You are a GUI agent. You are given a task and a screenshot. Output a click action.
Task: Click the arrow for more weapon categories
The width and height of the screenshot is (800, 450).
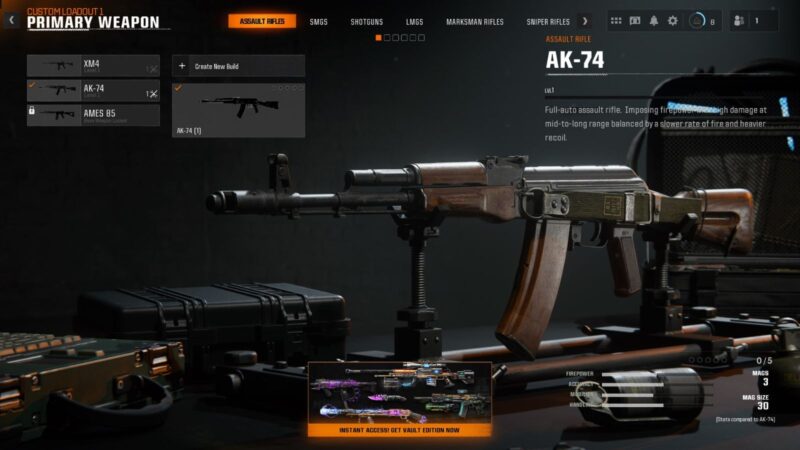tap(585, 21)
